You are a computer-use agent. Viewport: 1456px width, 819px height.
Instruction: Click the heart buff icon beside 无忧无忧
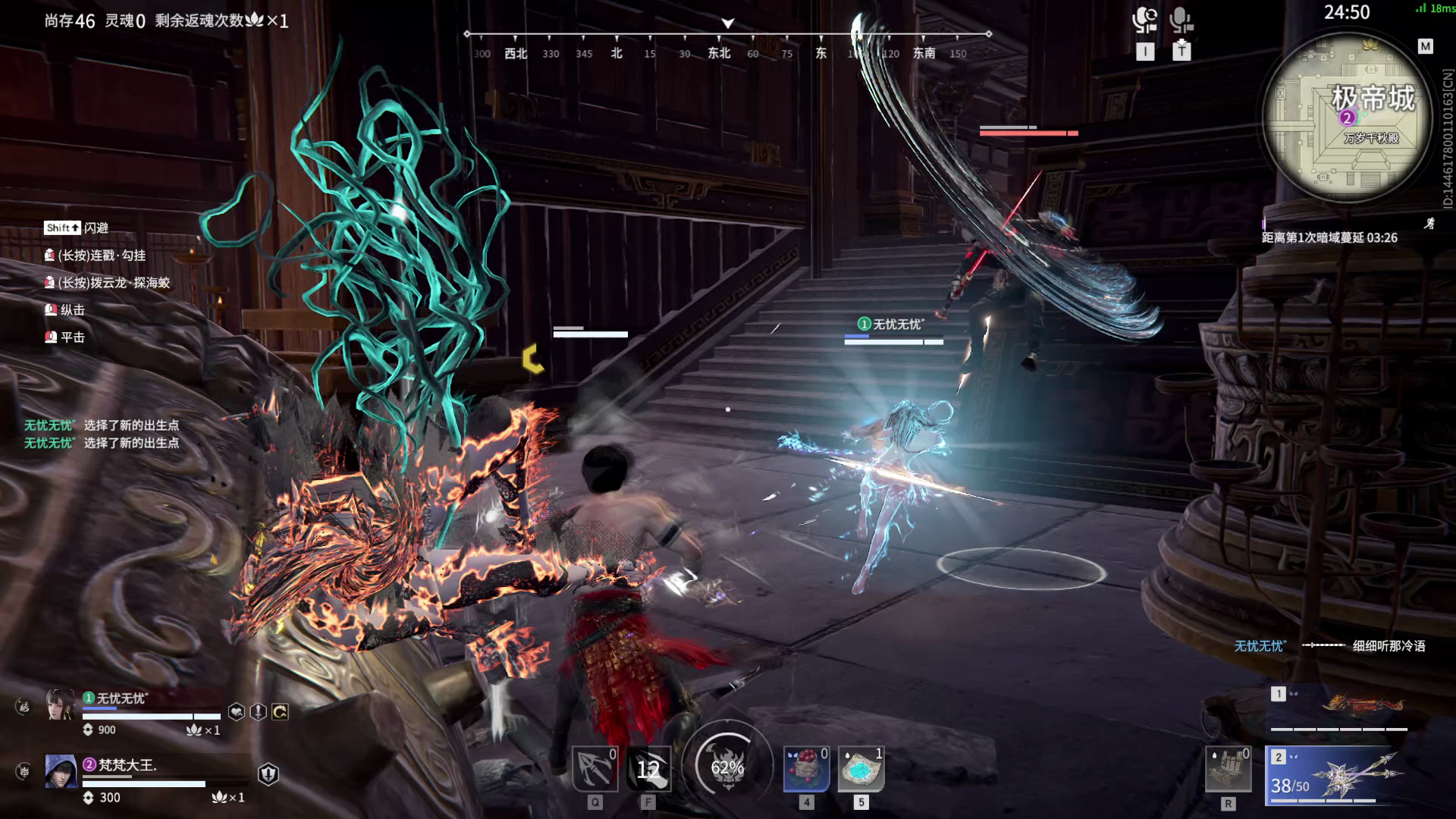(x=237, y=712)
